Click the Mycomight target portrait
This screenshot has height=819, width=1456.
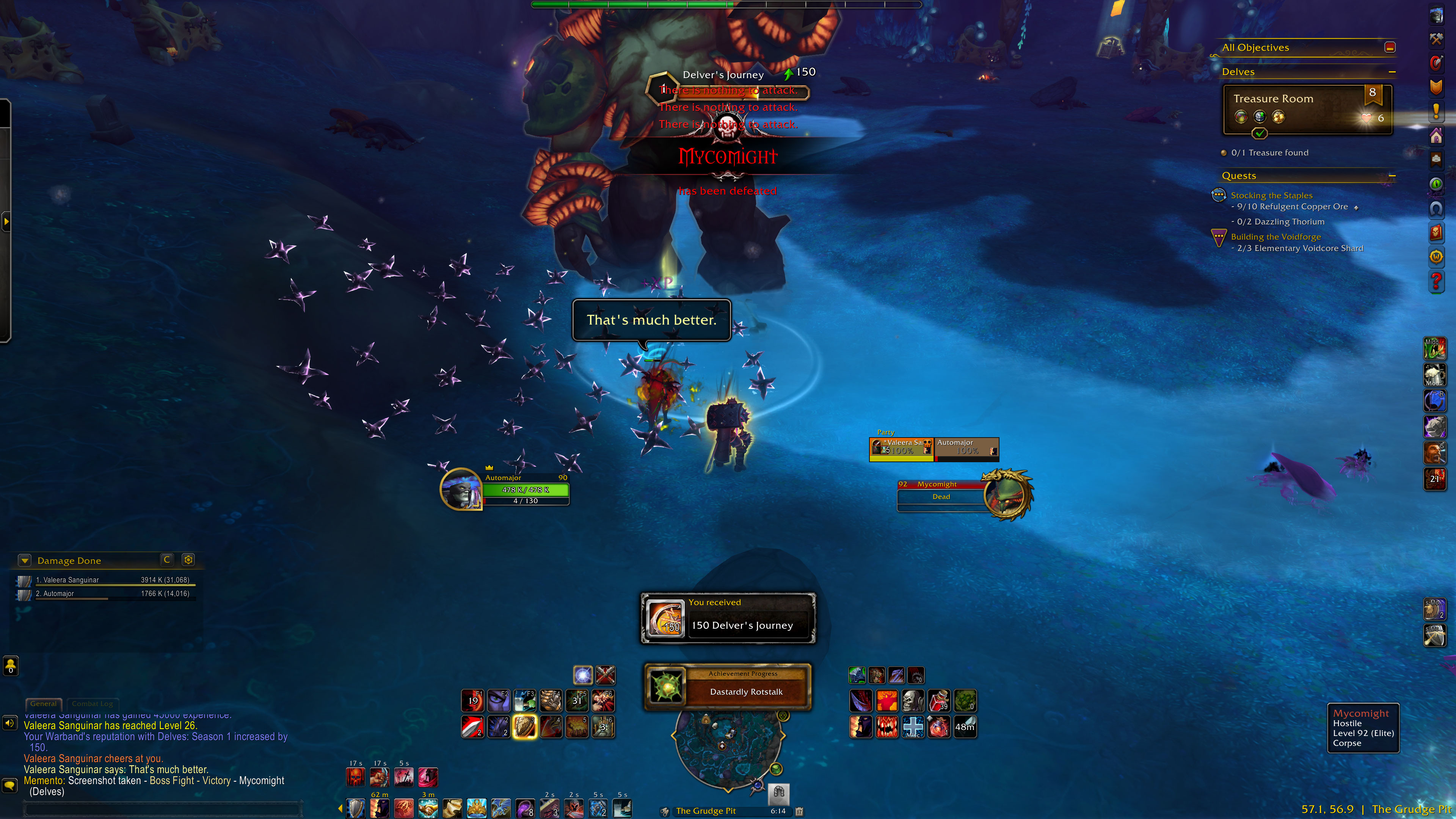pos(1007,494)
